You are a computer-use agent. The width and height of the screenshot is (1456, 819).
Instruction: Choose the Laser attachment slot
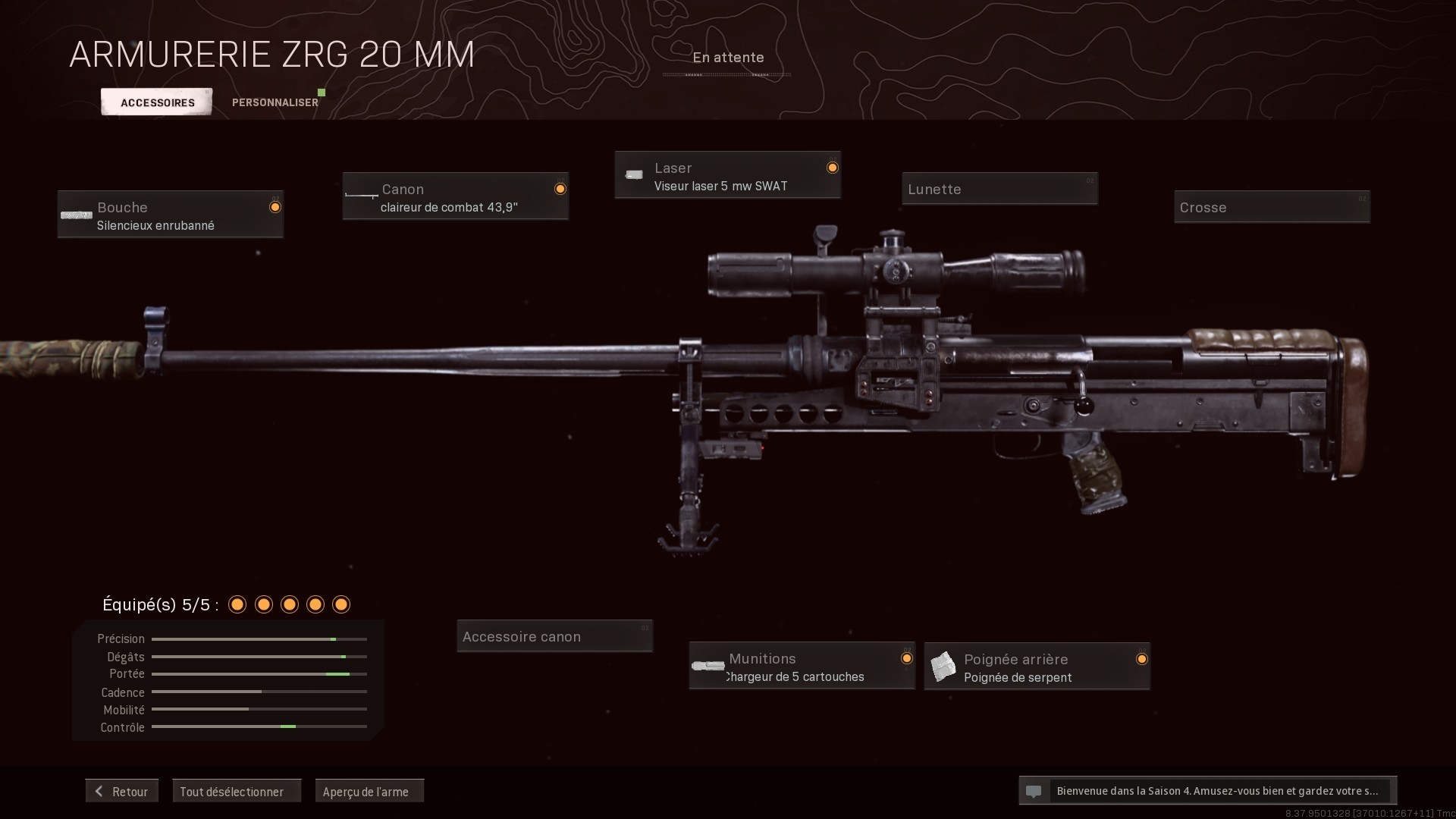727,176
